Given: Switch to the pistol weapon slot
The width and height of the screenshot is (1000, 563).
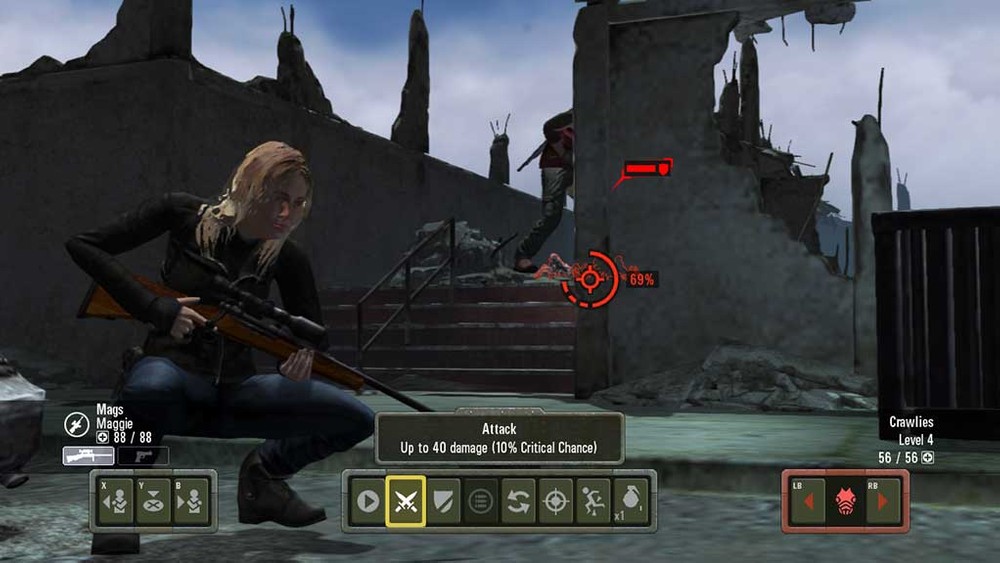Looking at the screenshot, I should (x=143, y=456).
